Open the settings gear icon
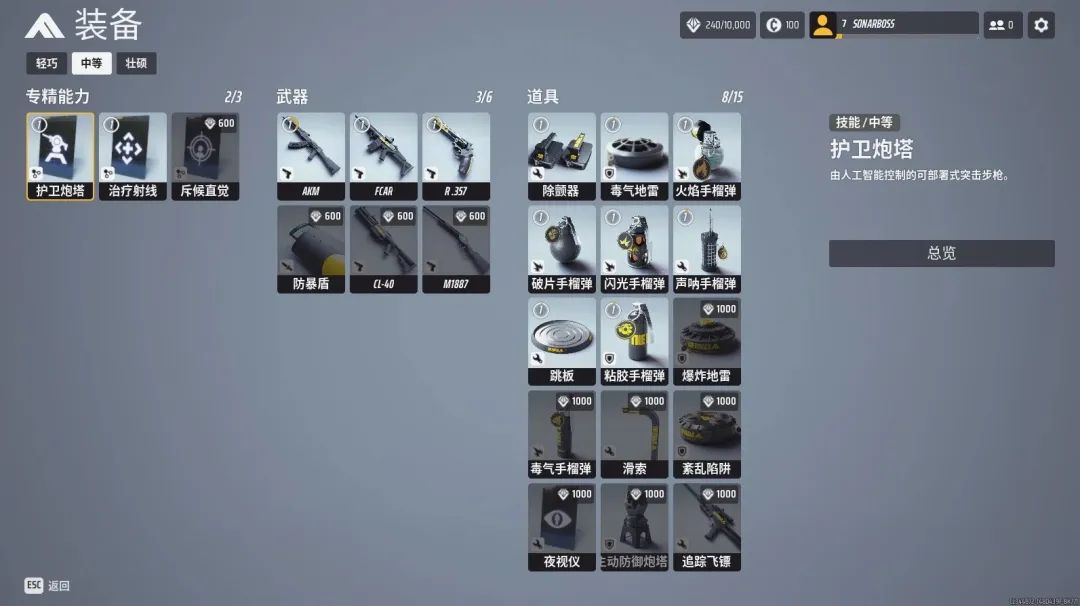1080x606 pixels. (1041, 25)
